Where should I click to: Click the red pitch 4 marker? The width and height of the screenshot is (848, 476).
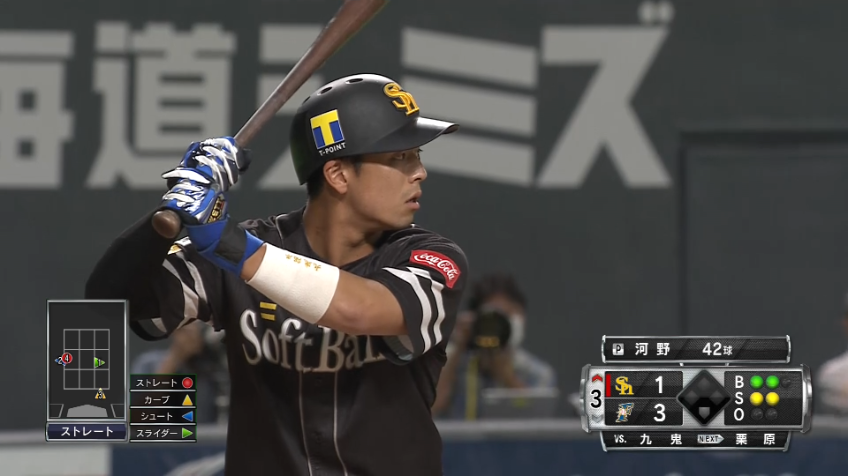click(x=67, y=358)
